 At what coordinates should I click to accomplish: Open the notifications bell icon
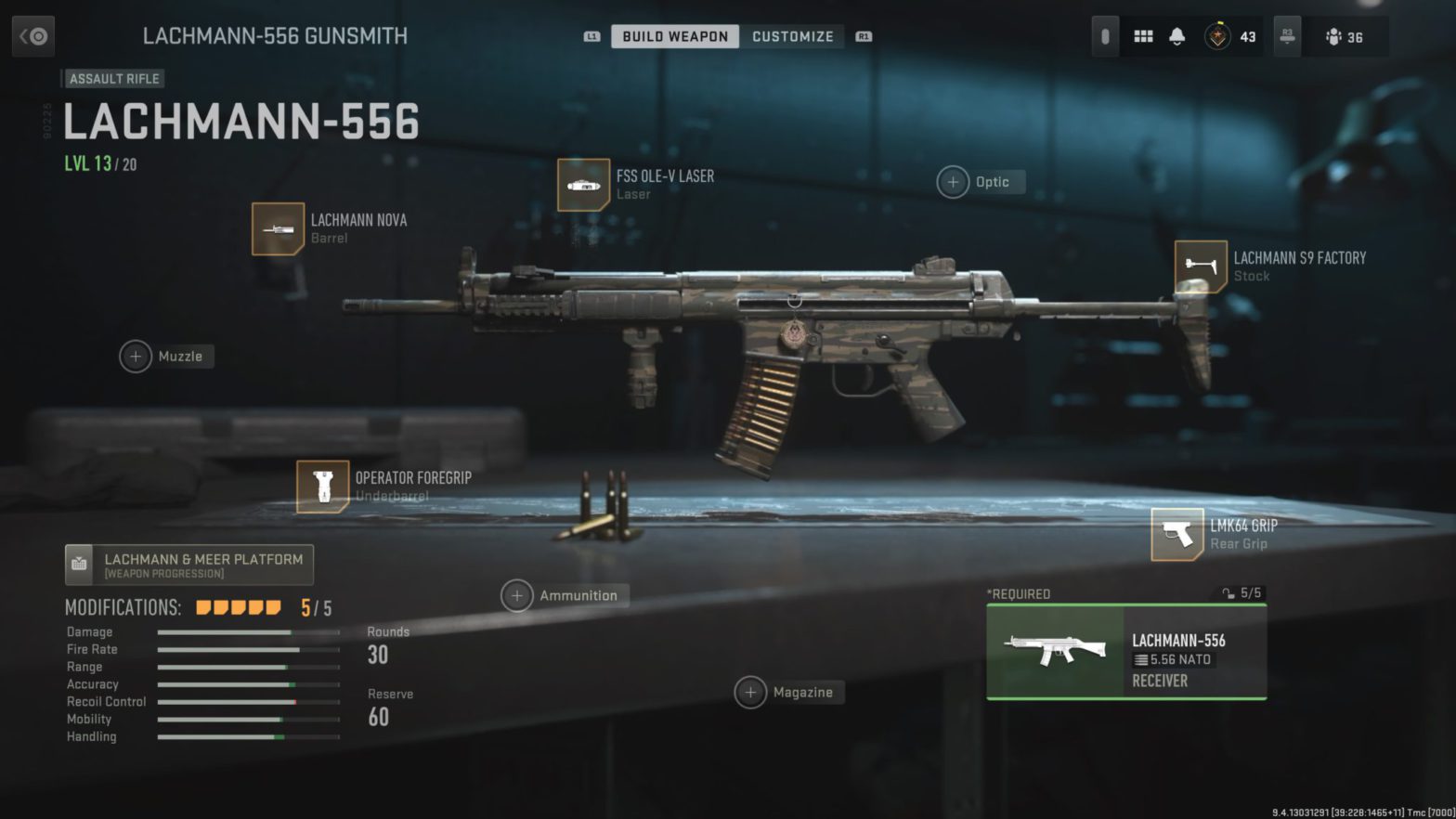[1177, 36]
